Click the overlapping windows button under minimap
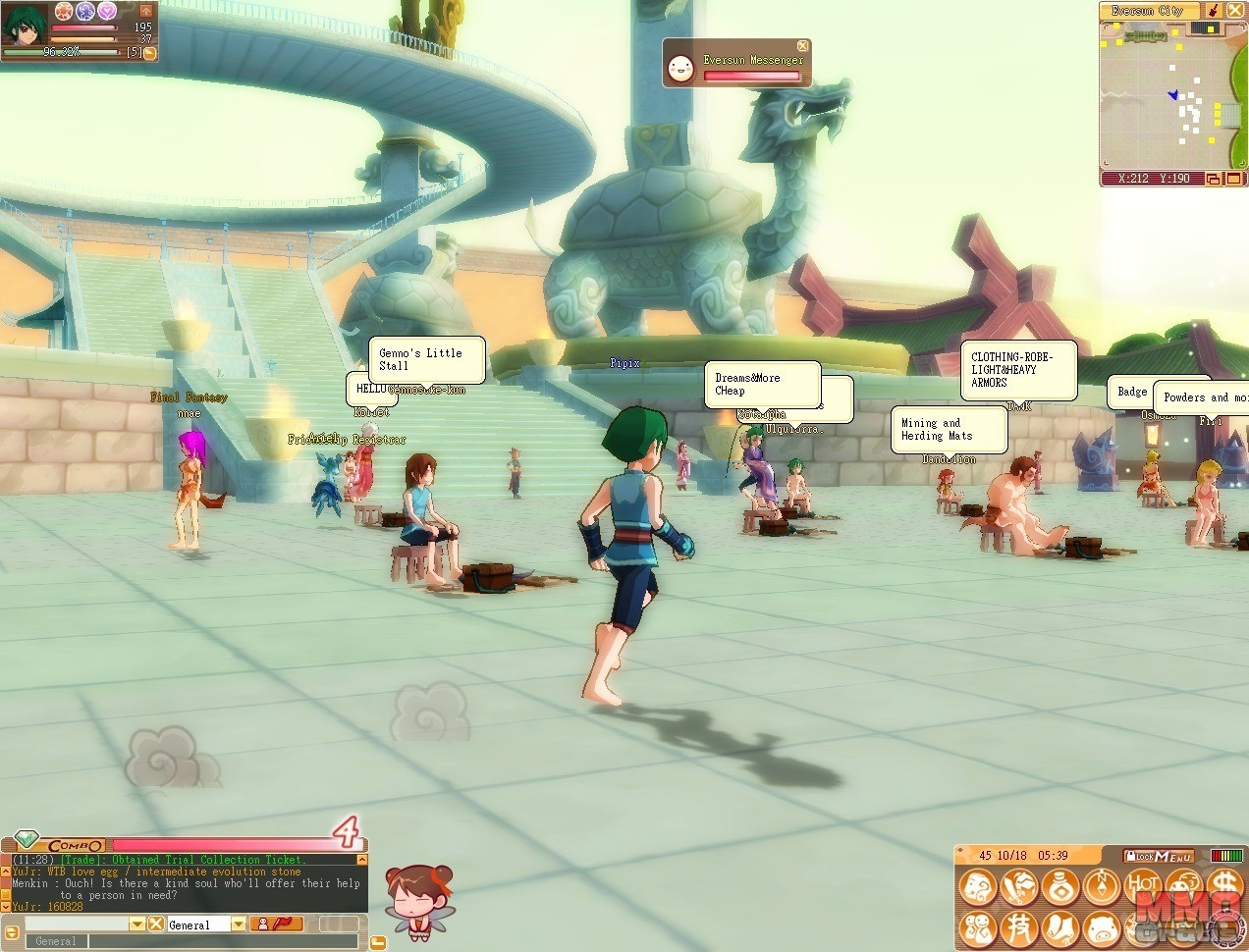This screenshot has height=952, width=1249. click(1213, 180)
